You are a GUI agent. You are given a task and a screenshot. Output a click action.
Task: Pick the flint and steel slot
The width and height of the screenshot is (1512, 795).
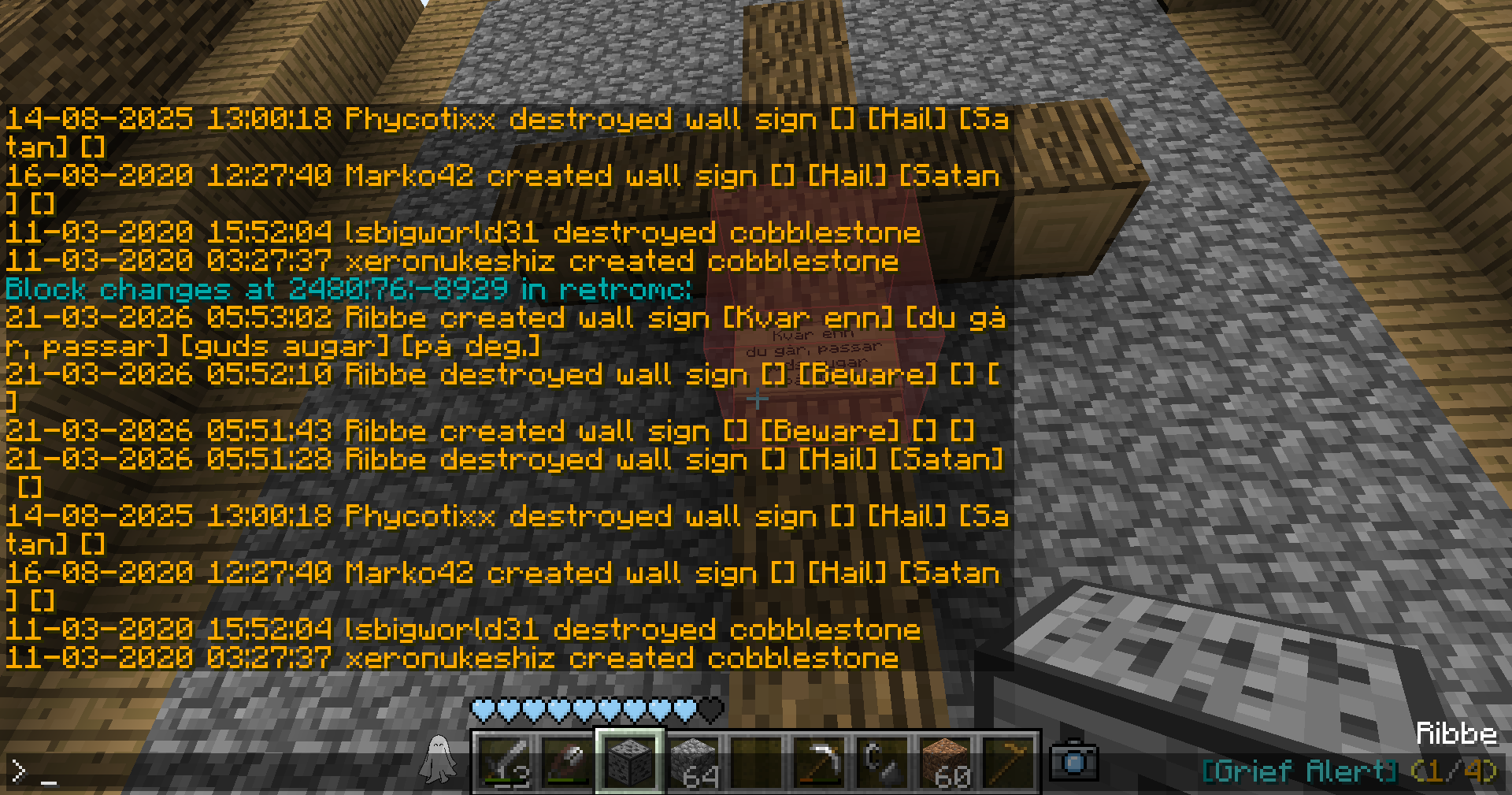pos(883,762)
